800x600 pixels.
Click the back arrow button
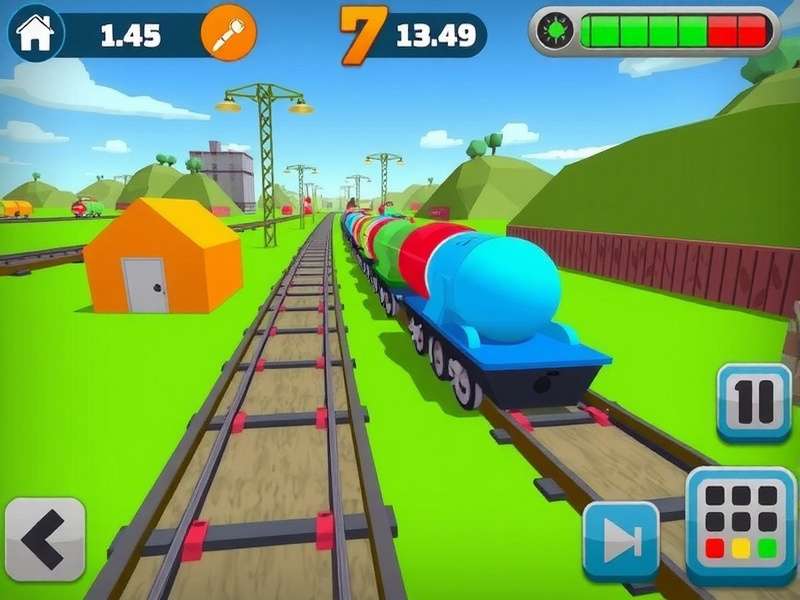click(45, 540)
